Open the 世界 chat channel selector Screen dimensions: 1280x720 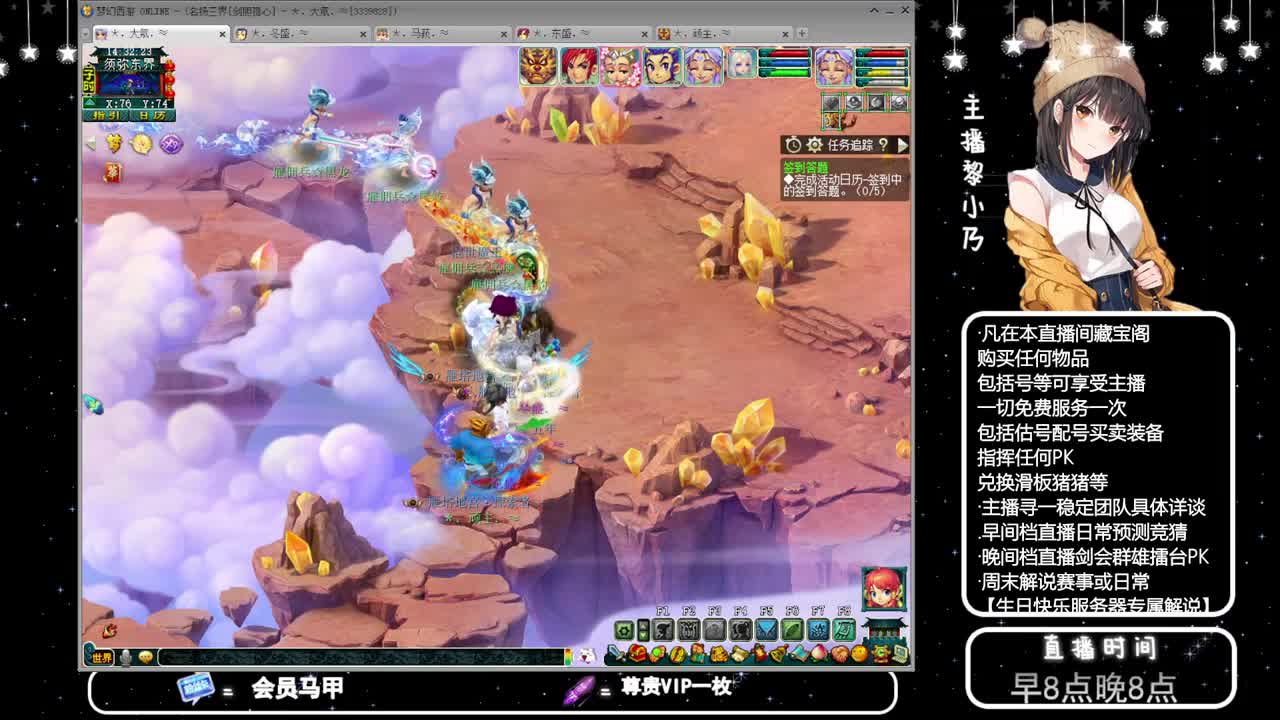click(101, 656)
